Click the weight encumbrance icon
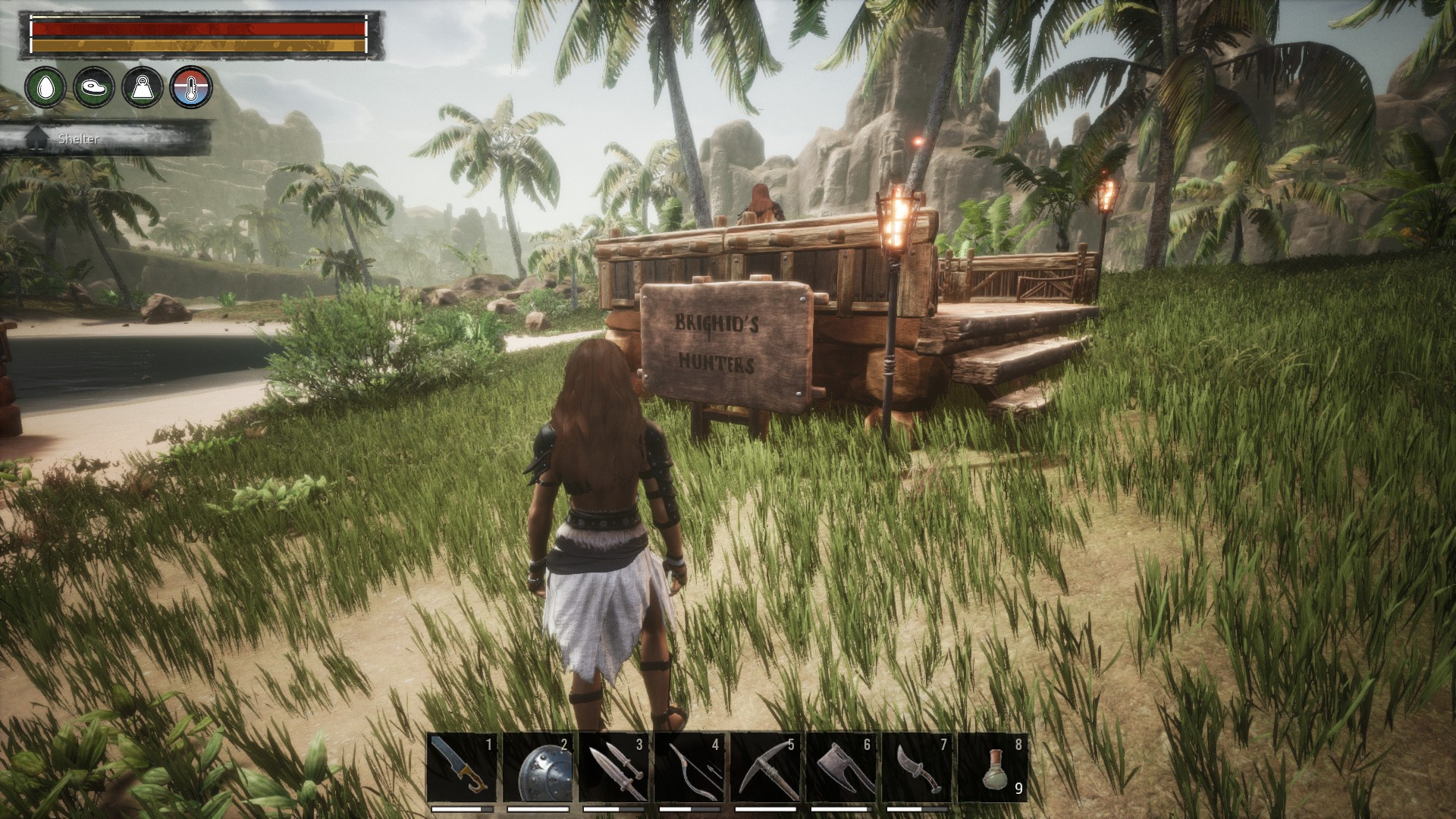Viewport: 1456px width, 819px height. point(143,87)
